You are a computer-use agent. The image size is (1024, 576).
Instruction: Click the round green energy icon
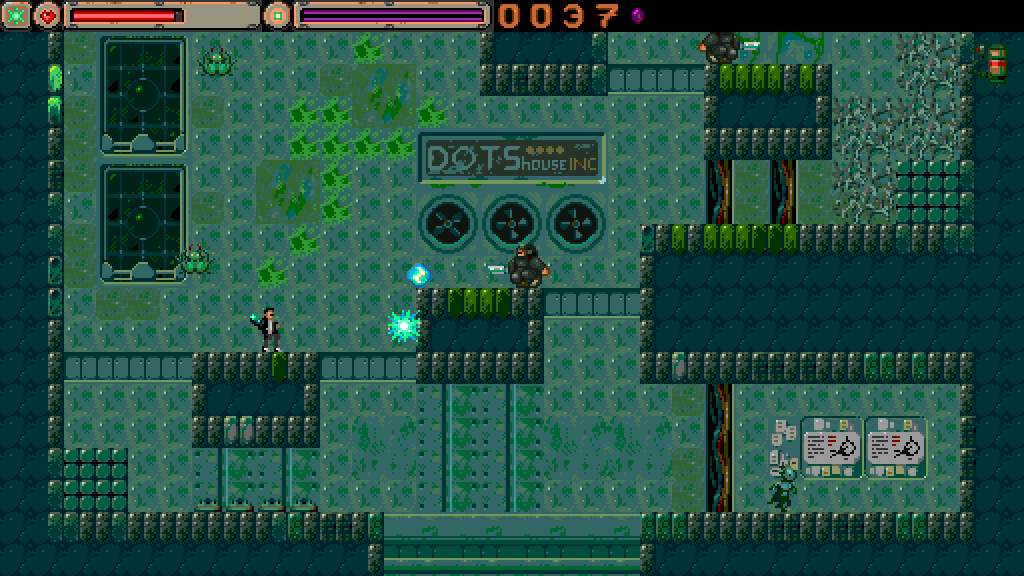276,15
